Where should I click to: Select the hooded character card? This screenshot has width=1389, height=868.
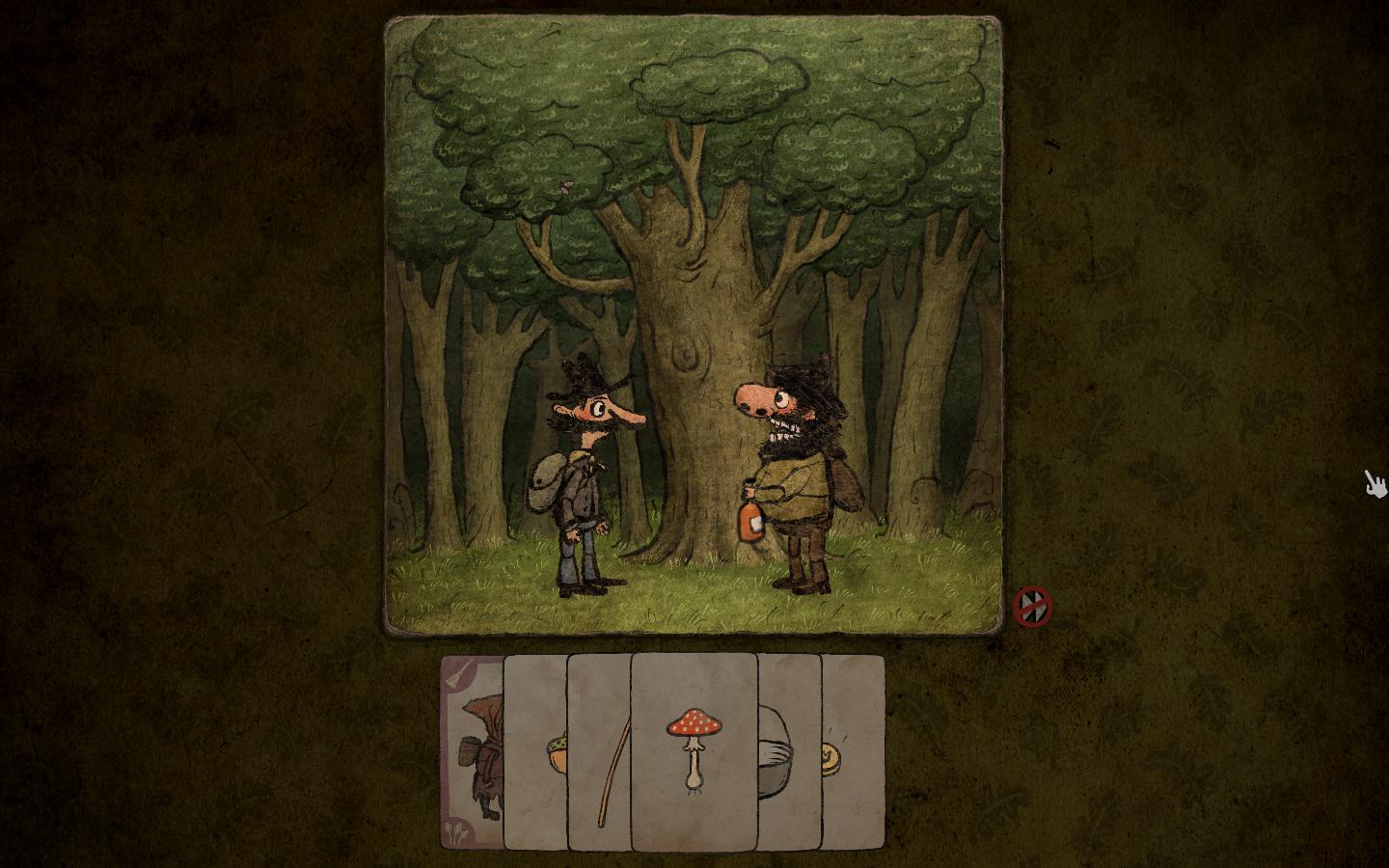(x=473, y=752)
